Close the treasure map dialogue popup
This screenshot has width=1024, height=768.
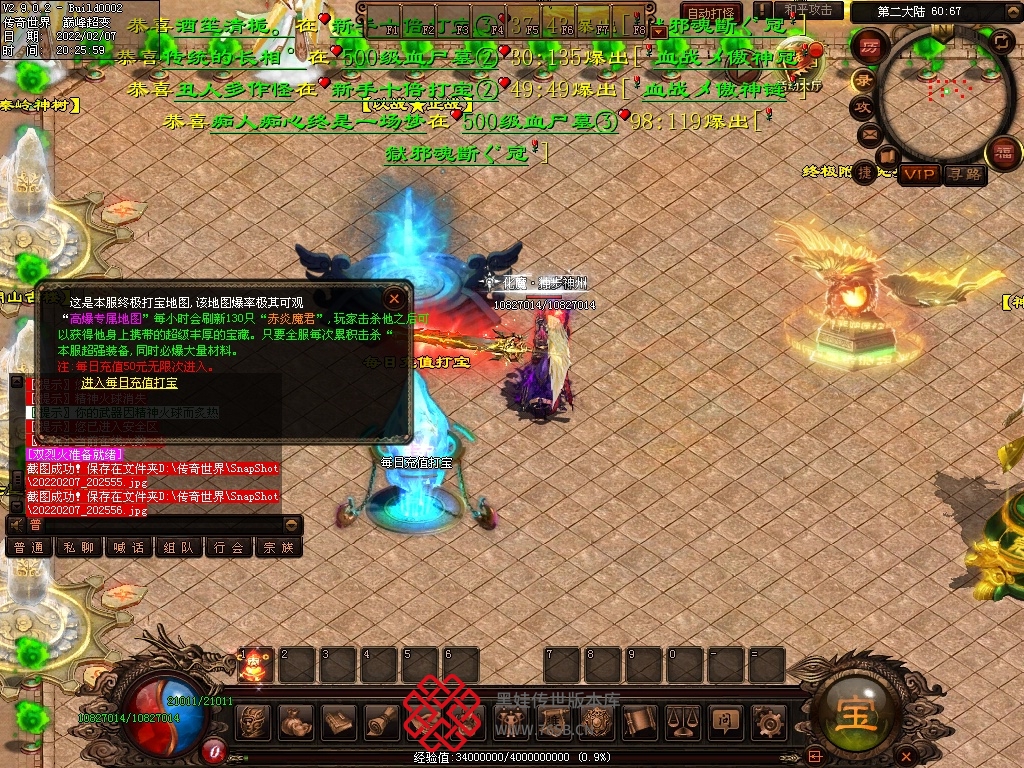pos(395,298)
